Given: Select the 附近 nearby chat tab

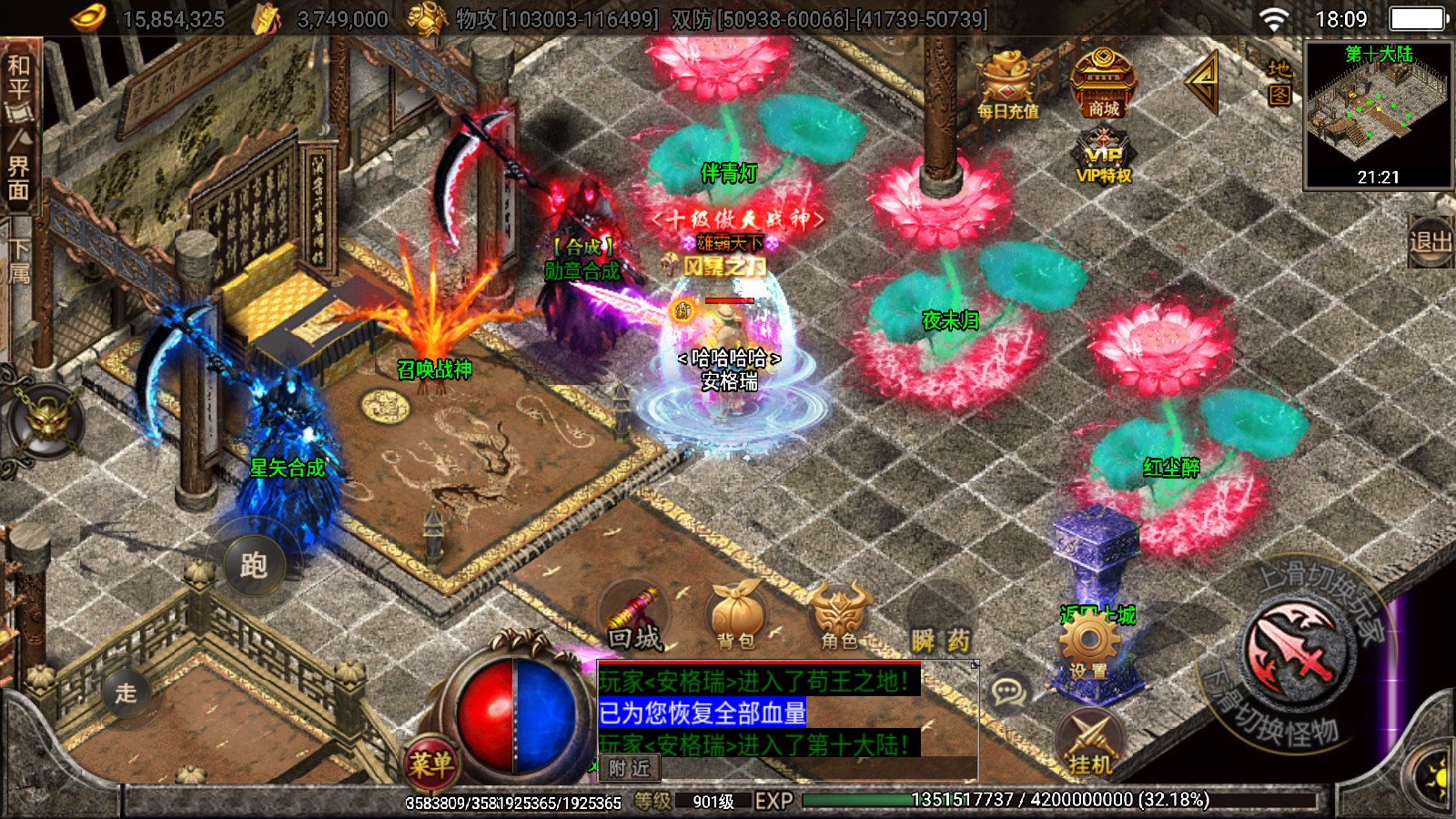Looking at the screenshot, I should (629, 769).
